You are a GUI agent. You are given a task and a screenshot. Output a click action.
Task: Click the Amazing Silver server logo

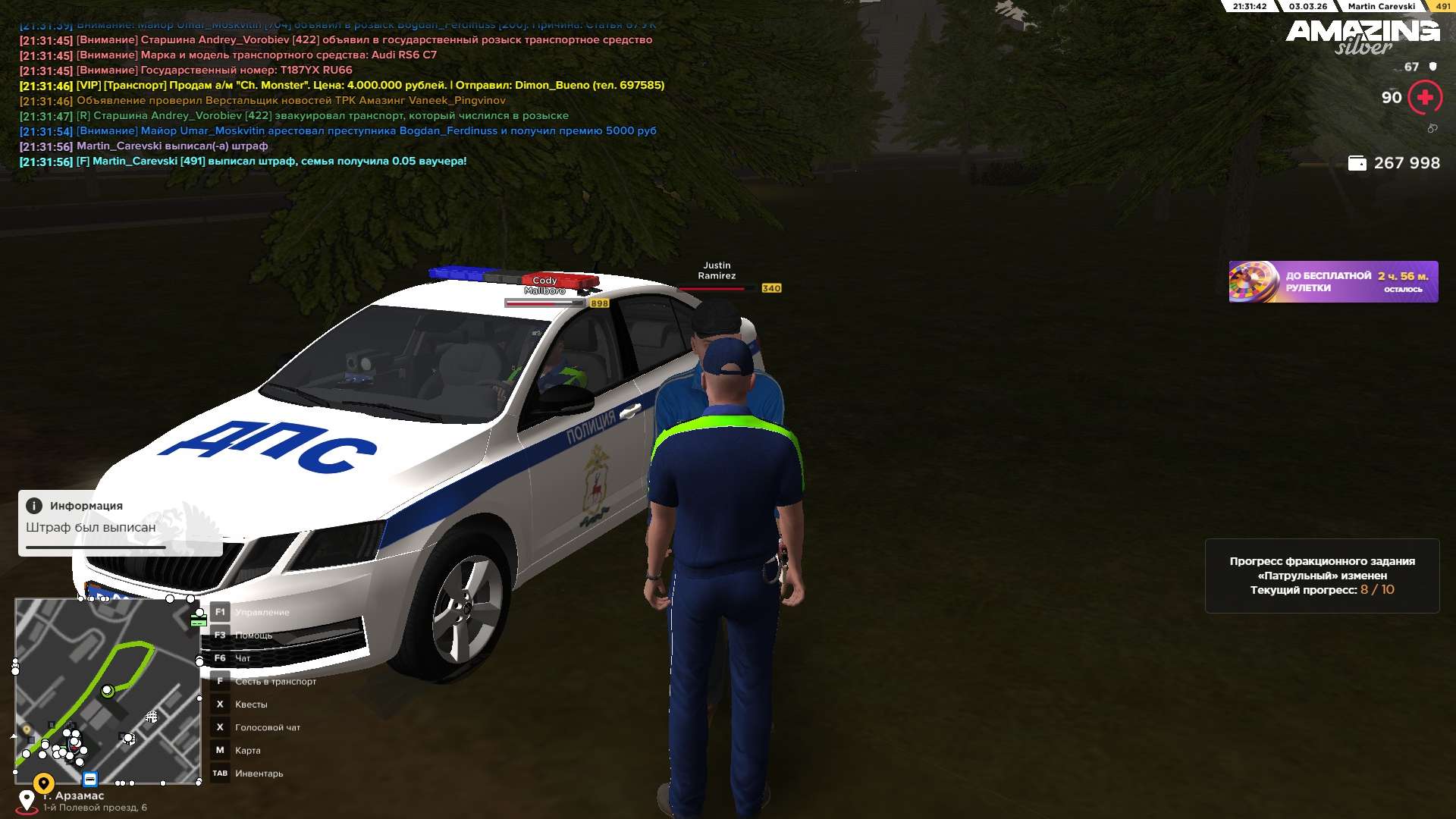pos(1362,36)
